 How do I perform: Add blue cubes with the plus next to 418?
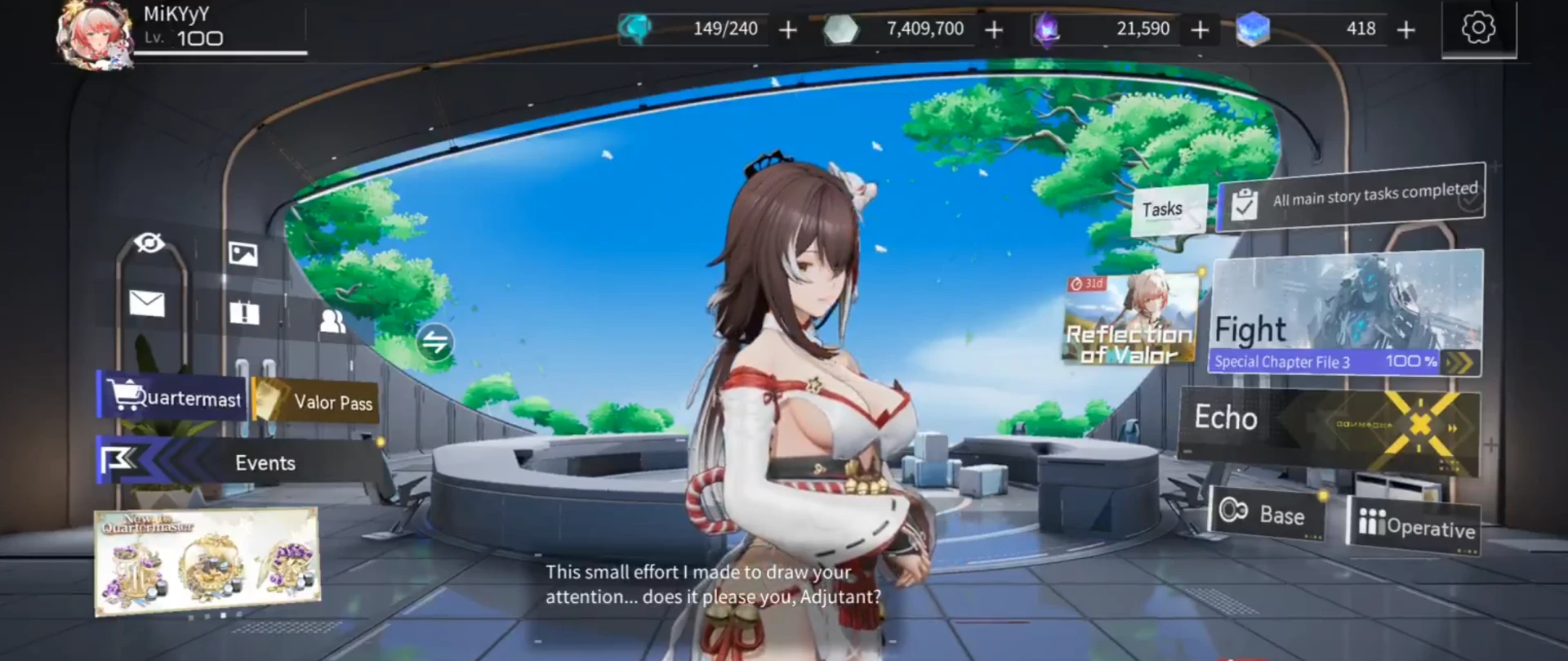1405,30
